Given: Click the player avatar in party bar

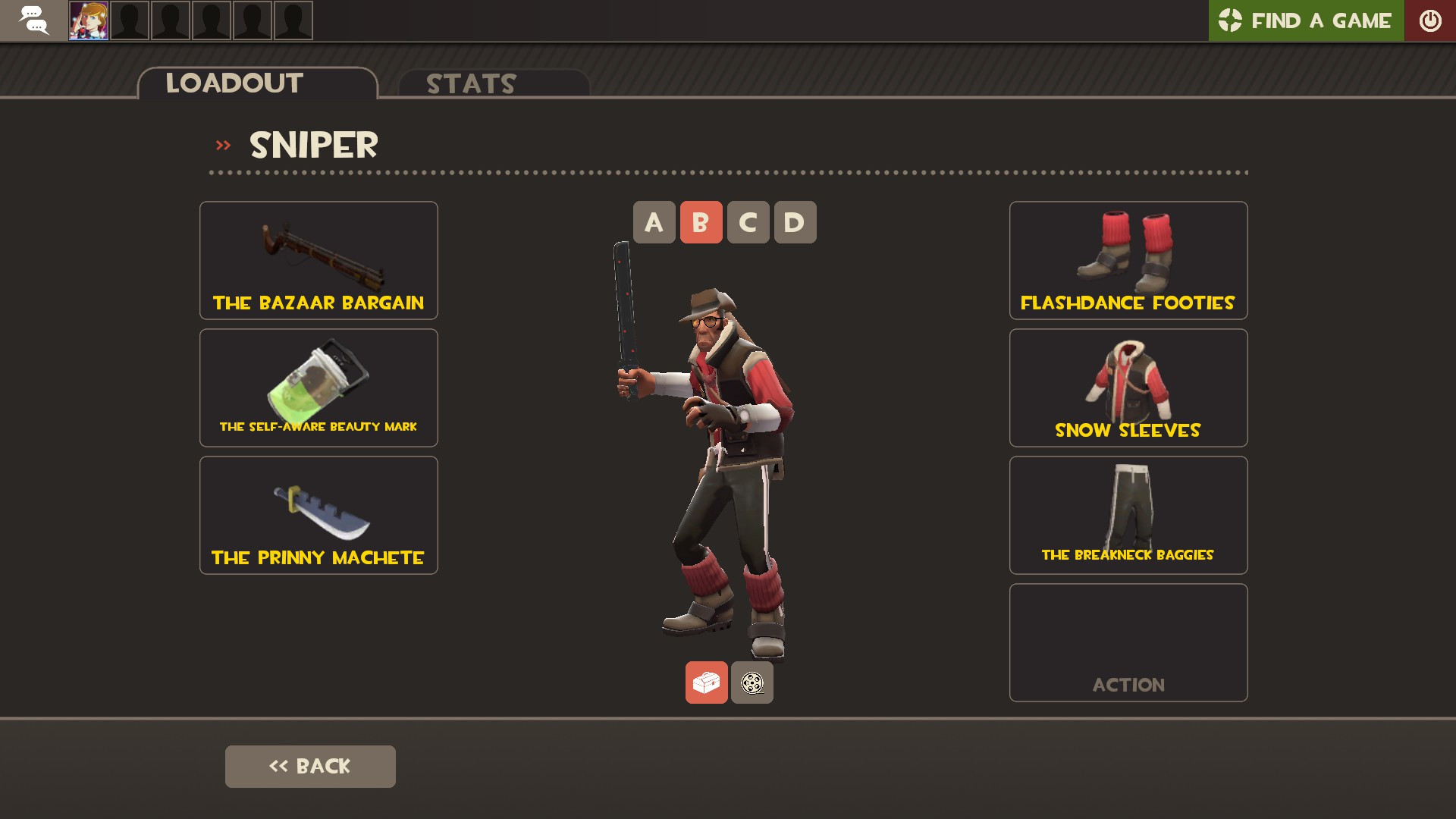Looking at the screenshot, I should coord(89,20).
